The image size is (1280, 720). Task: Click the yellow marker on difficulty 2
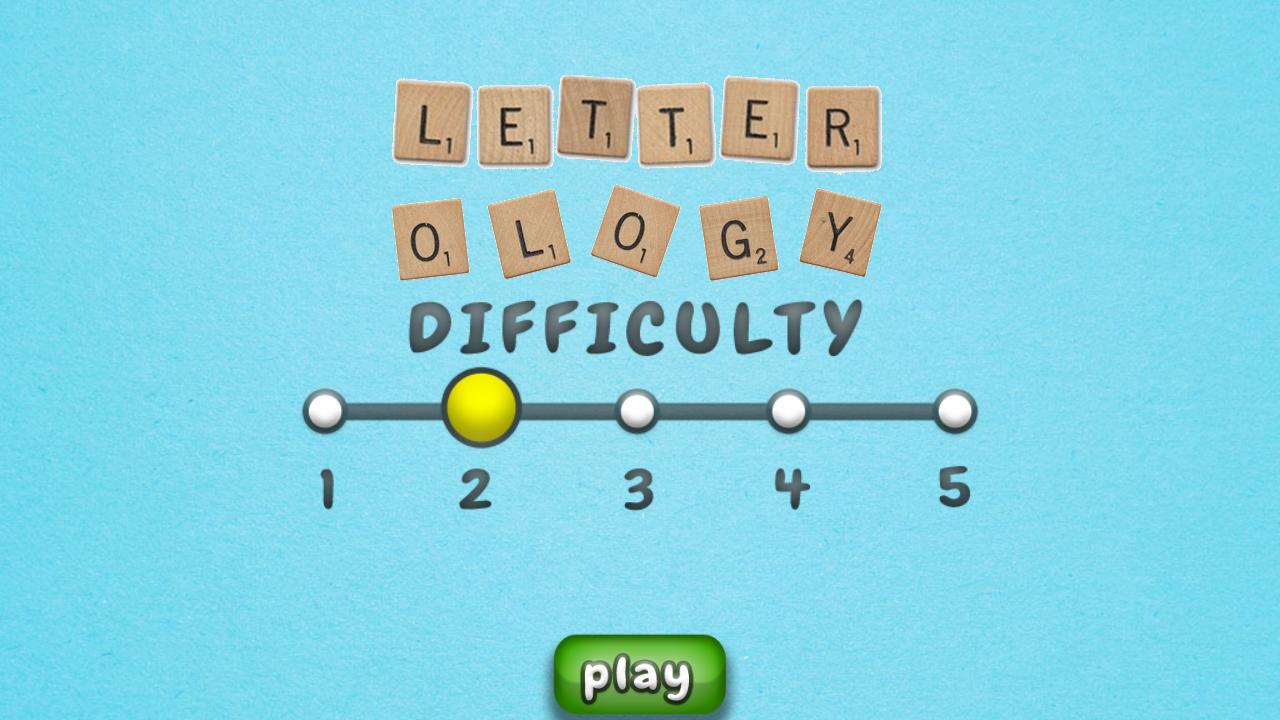[482, 407]
